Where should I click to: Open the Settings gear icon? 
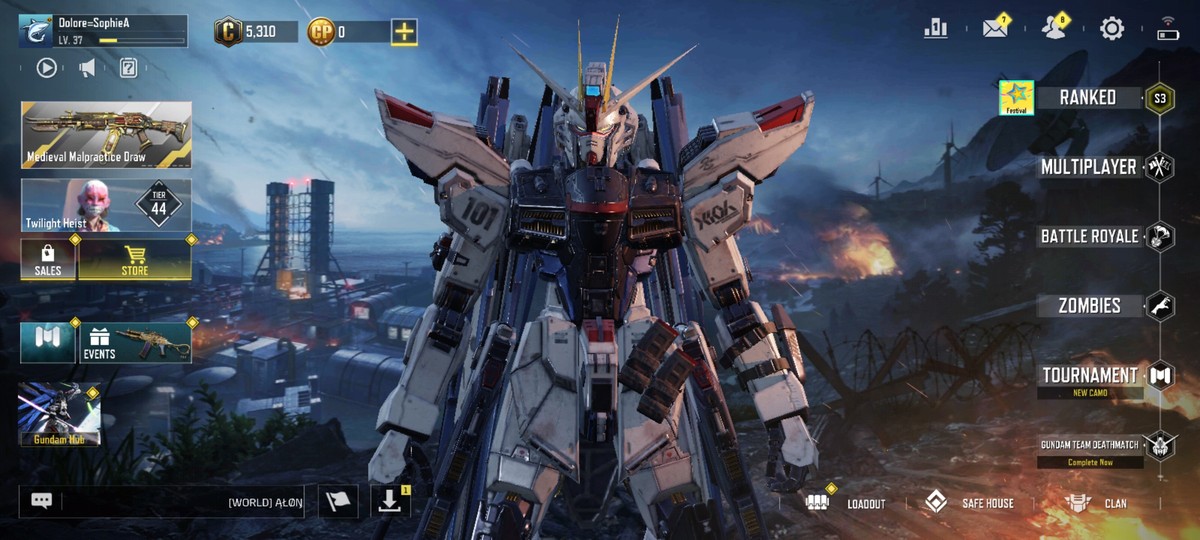pyautogui.click(x=1111, y=29)
